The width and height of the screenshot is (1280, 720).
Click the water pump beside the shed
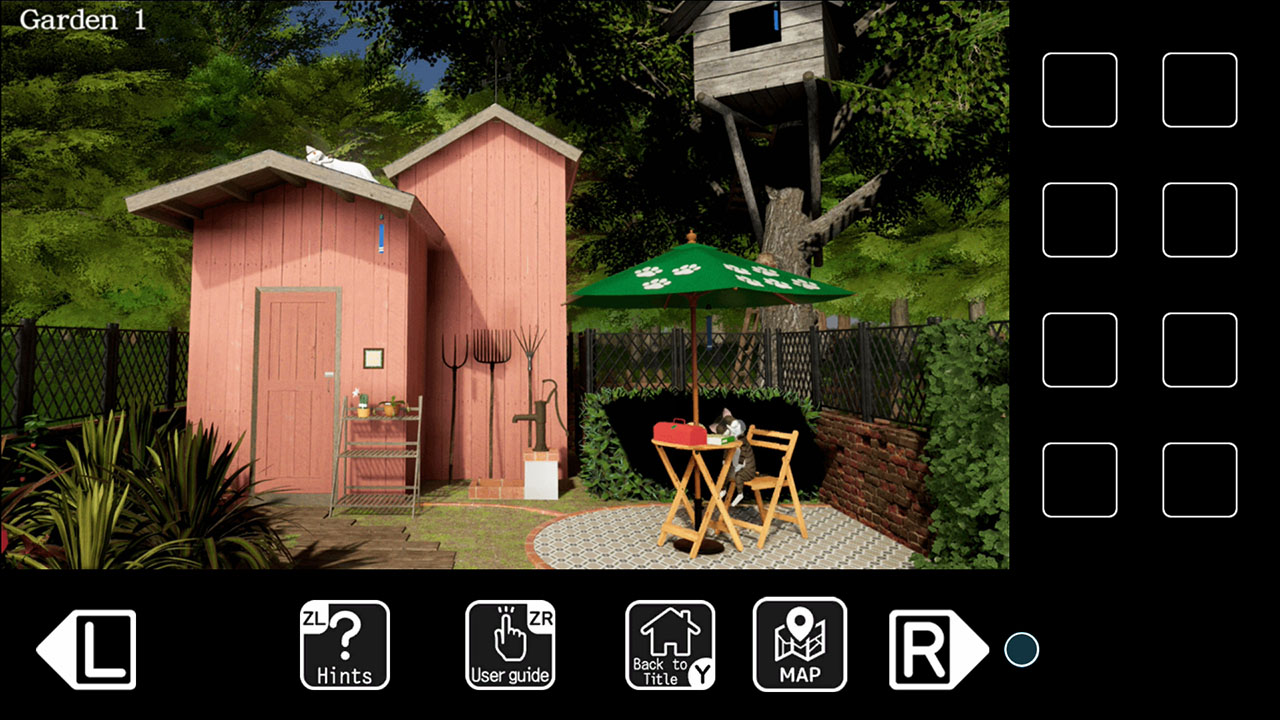541,420
